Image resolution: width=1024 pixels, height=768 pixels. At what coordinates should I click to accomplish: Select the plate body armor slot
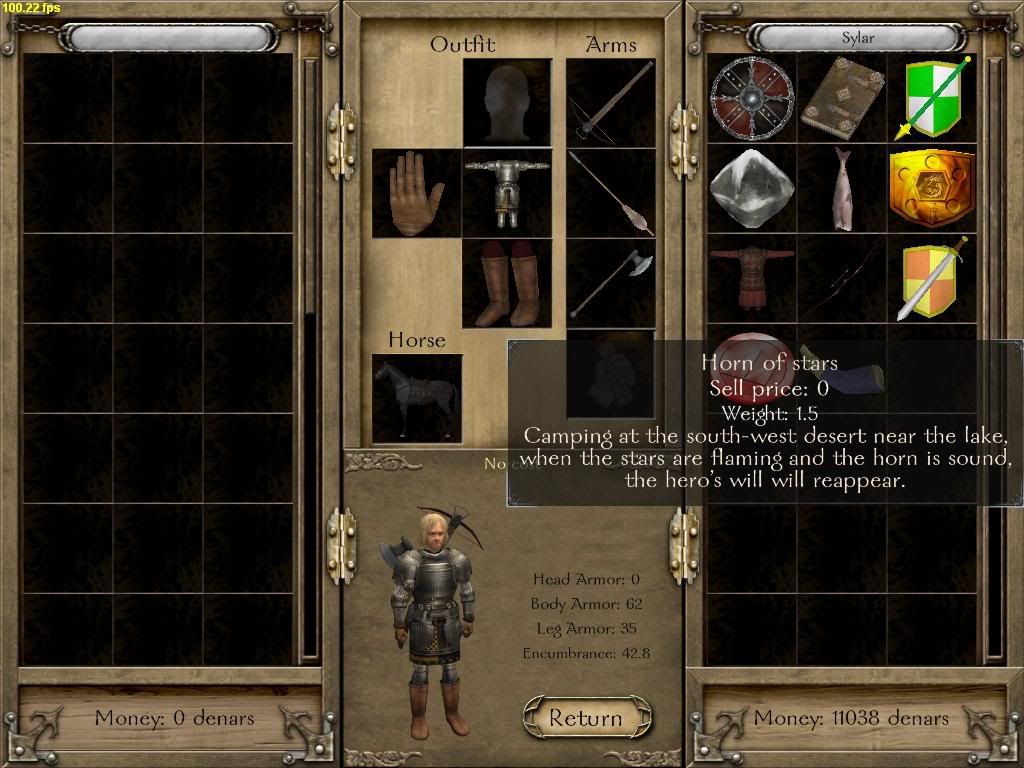coord(507,193)
